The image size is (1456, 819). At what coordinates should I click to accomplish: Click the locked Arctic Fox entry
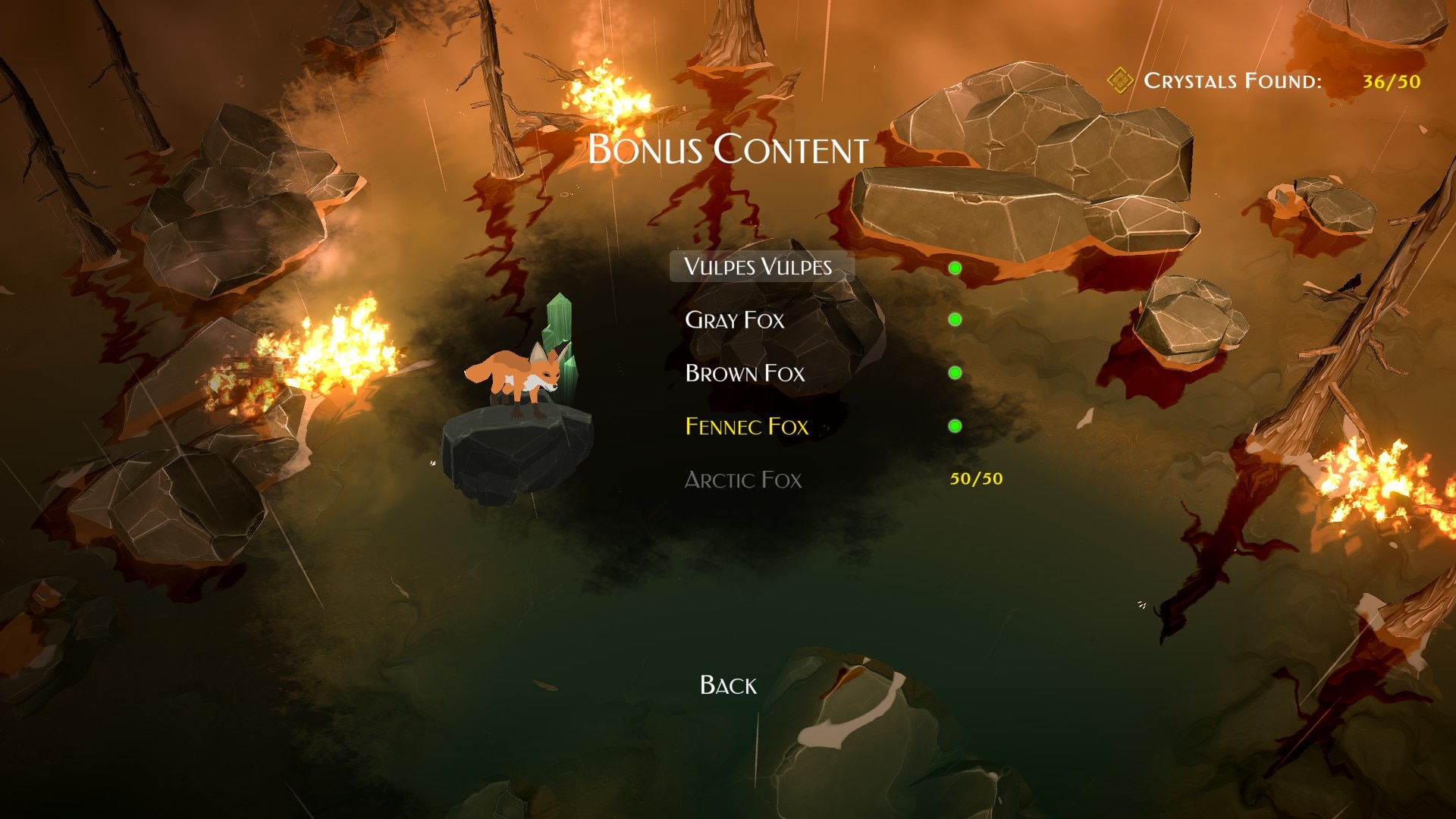[x=742, y=479]
